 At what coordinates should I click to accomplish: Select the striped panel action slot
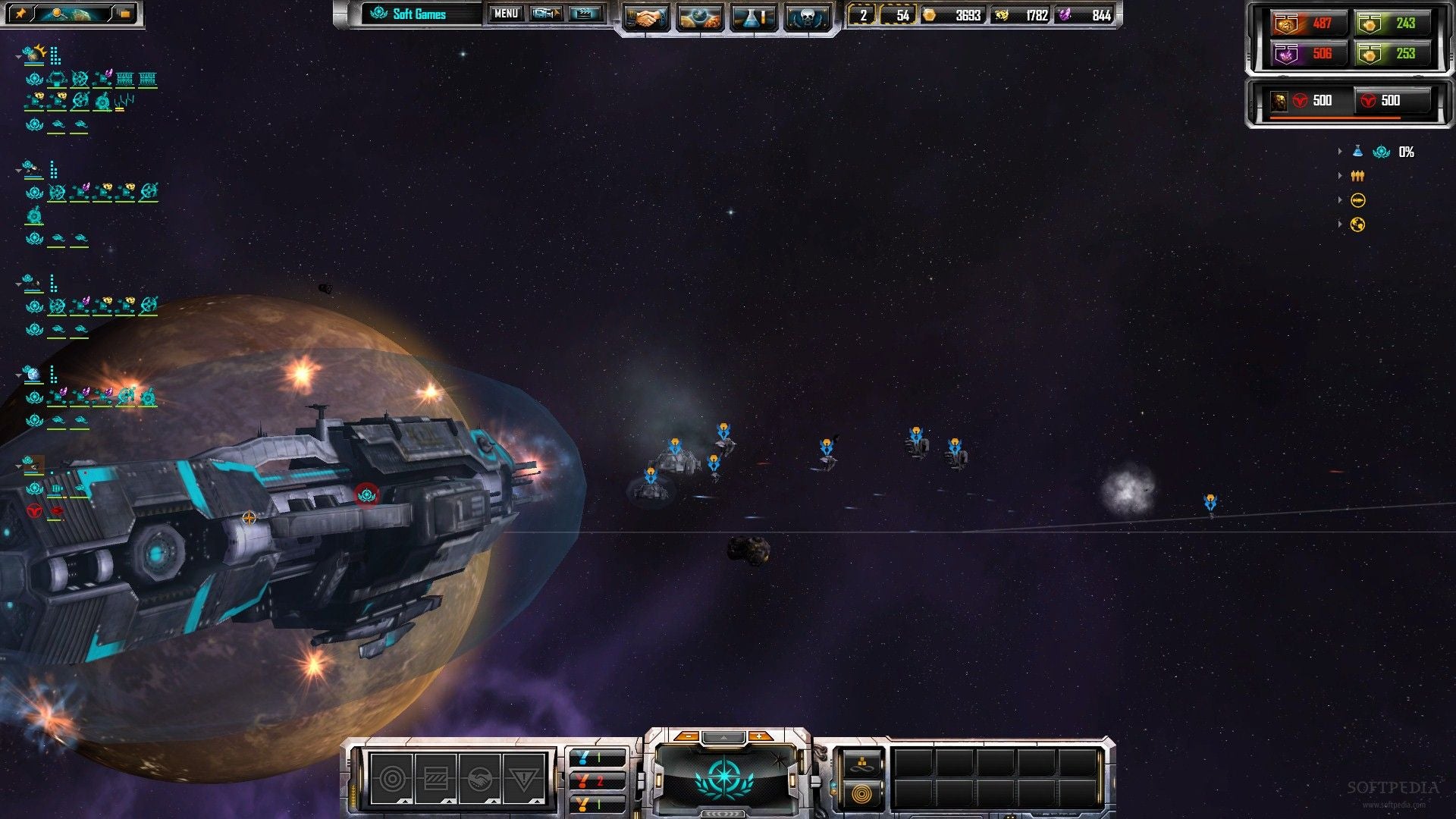(436, 778)
